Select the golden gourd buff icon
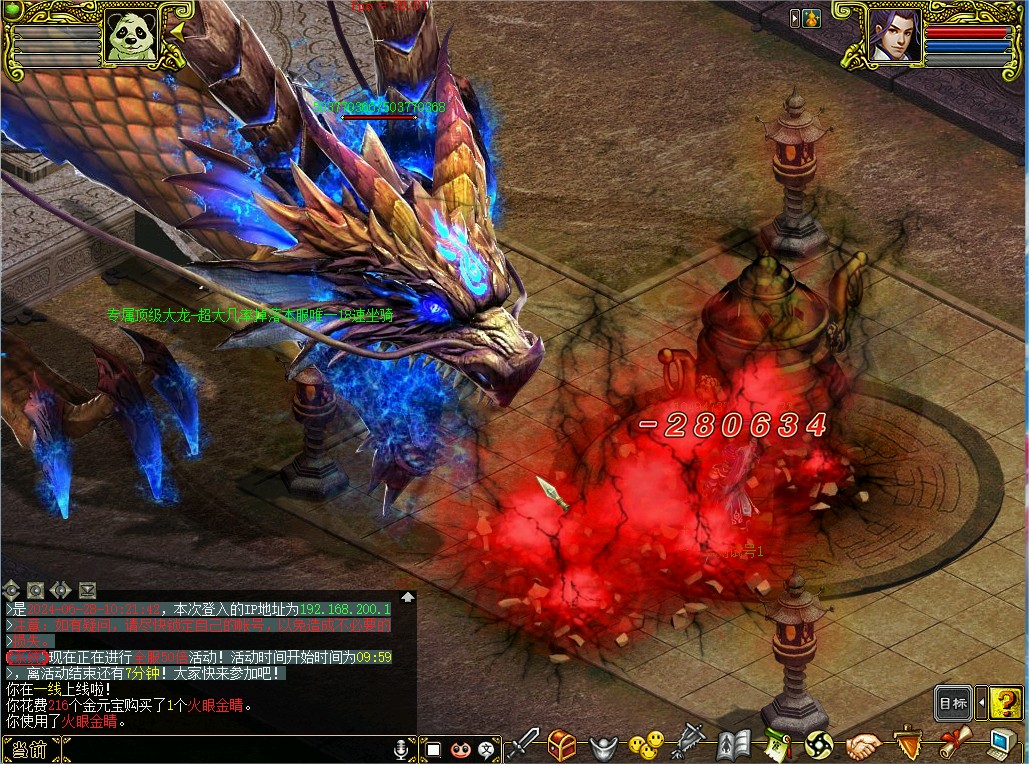 811,18
